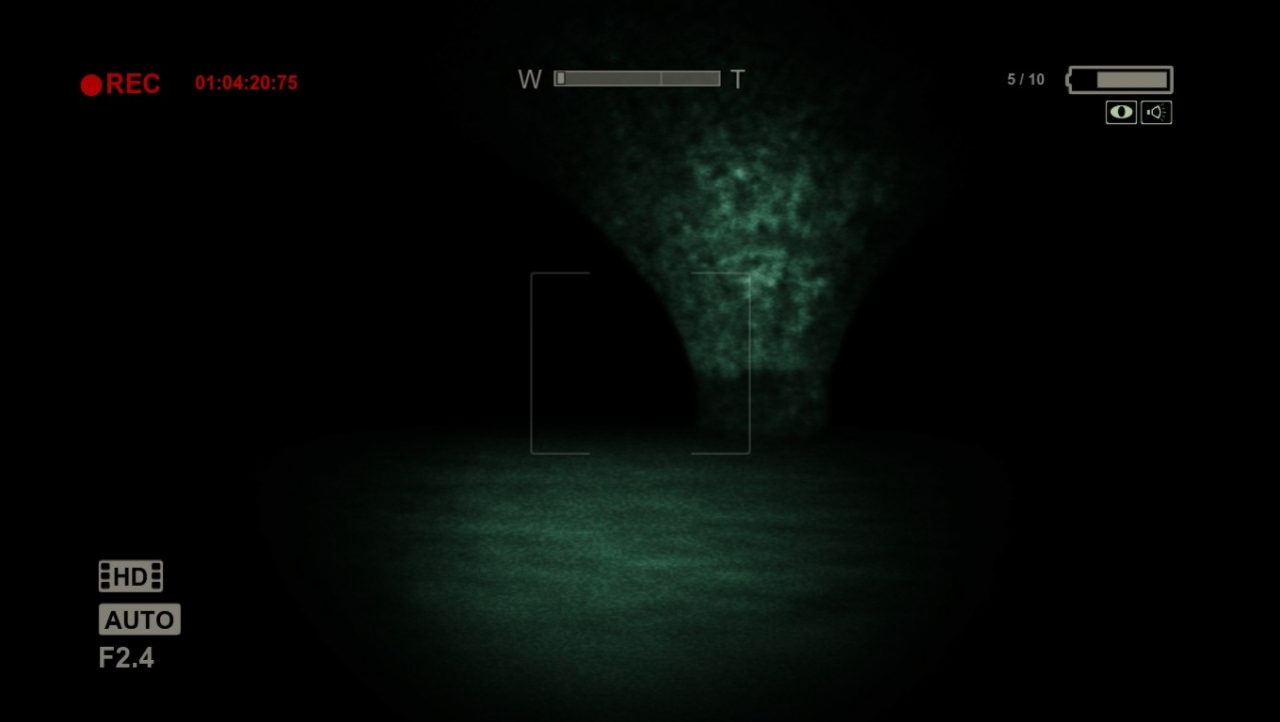Click the F2.4 aperture indicator
Viewport: 1280px width, 722px height.
coord(126,657)
